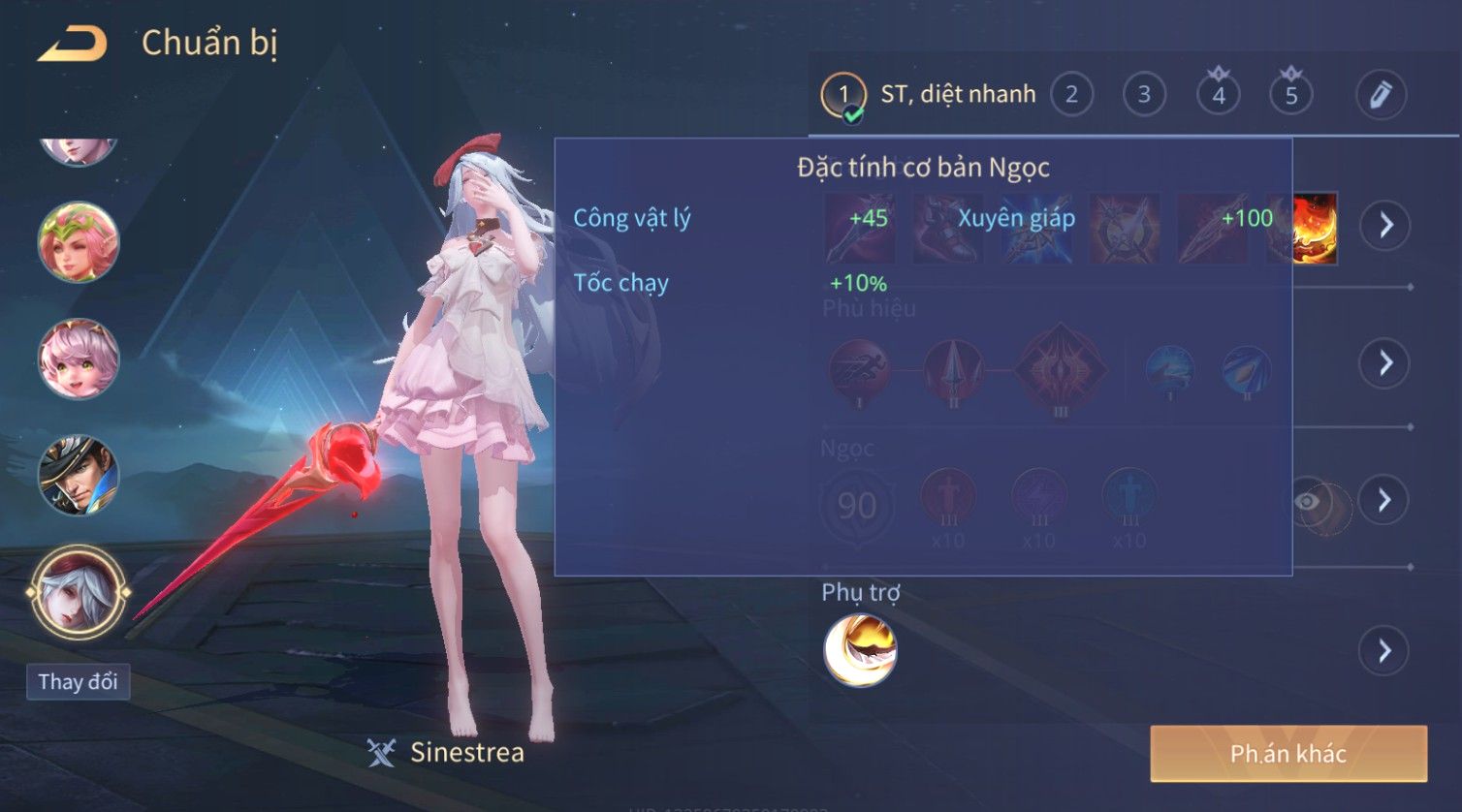Select the Phụ trợ support skill icon
This screenshot has width=1462, height=812.
pos(860,650)
